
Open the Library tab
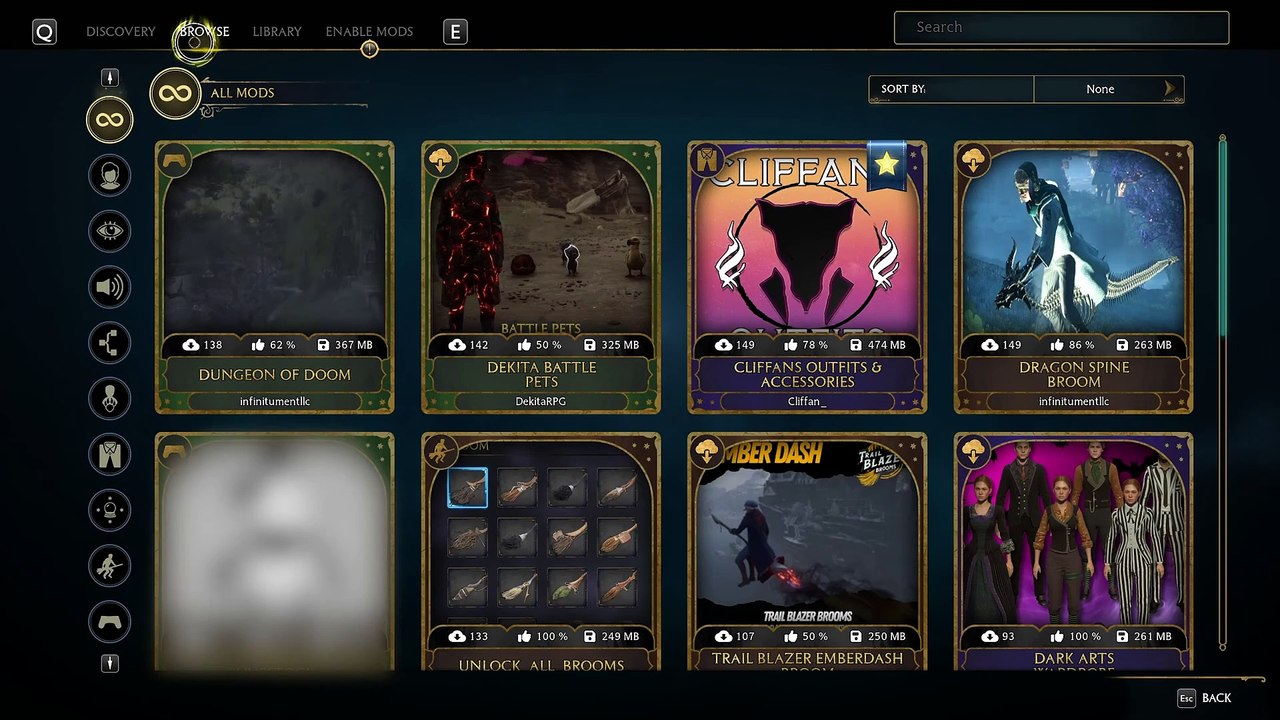pos(277,32)
